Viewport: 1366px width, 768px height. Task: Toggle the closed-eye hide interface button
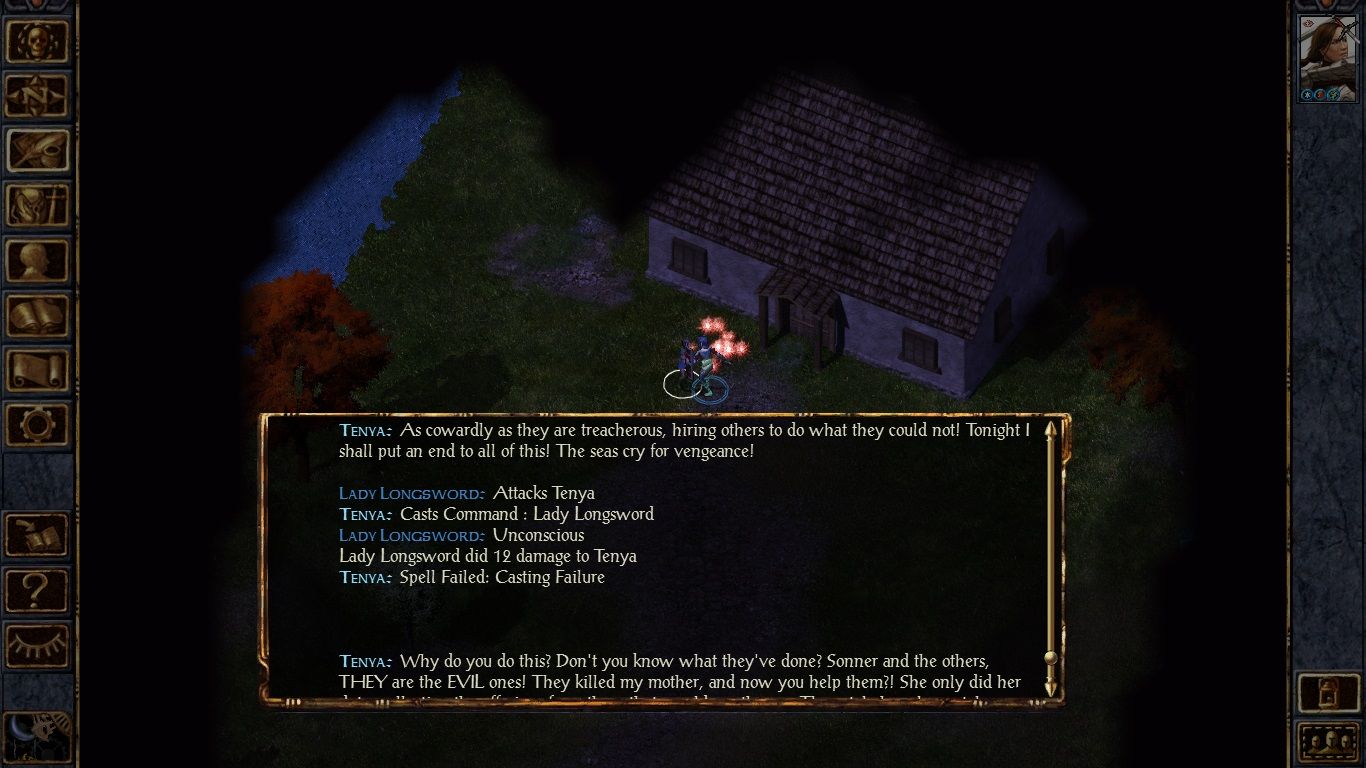coord(38,646)
